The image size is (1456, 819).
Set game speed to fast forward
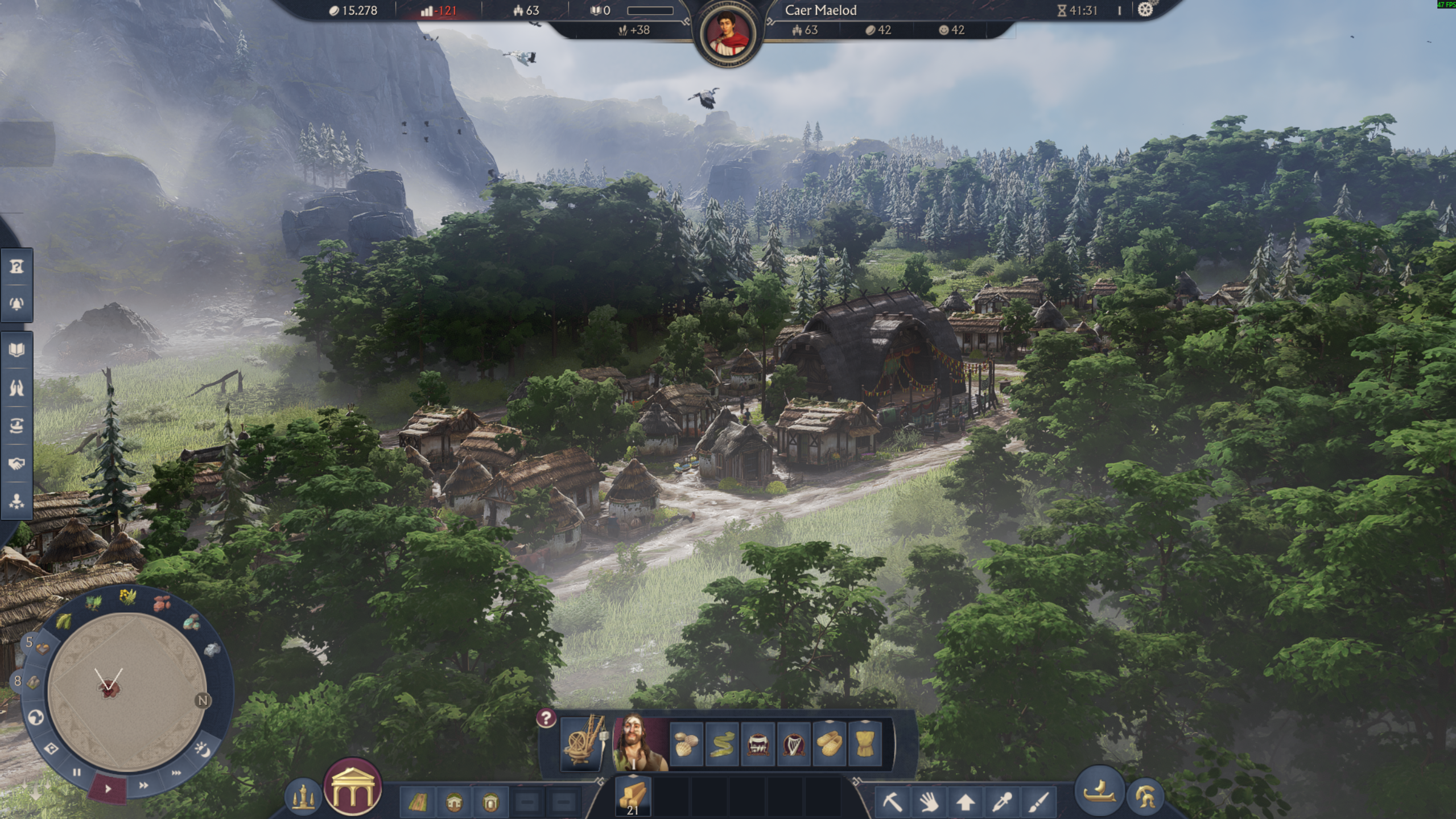[x=143, y=785]
